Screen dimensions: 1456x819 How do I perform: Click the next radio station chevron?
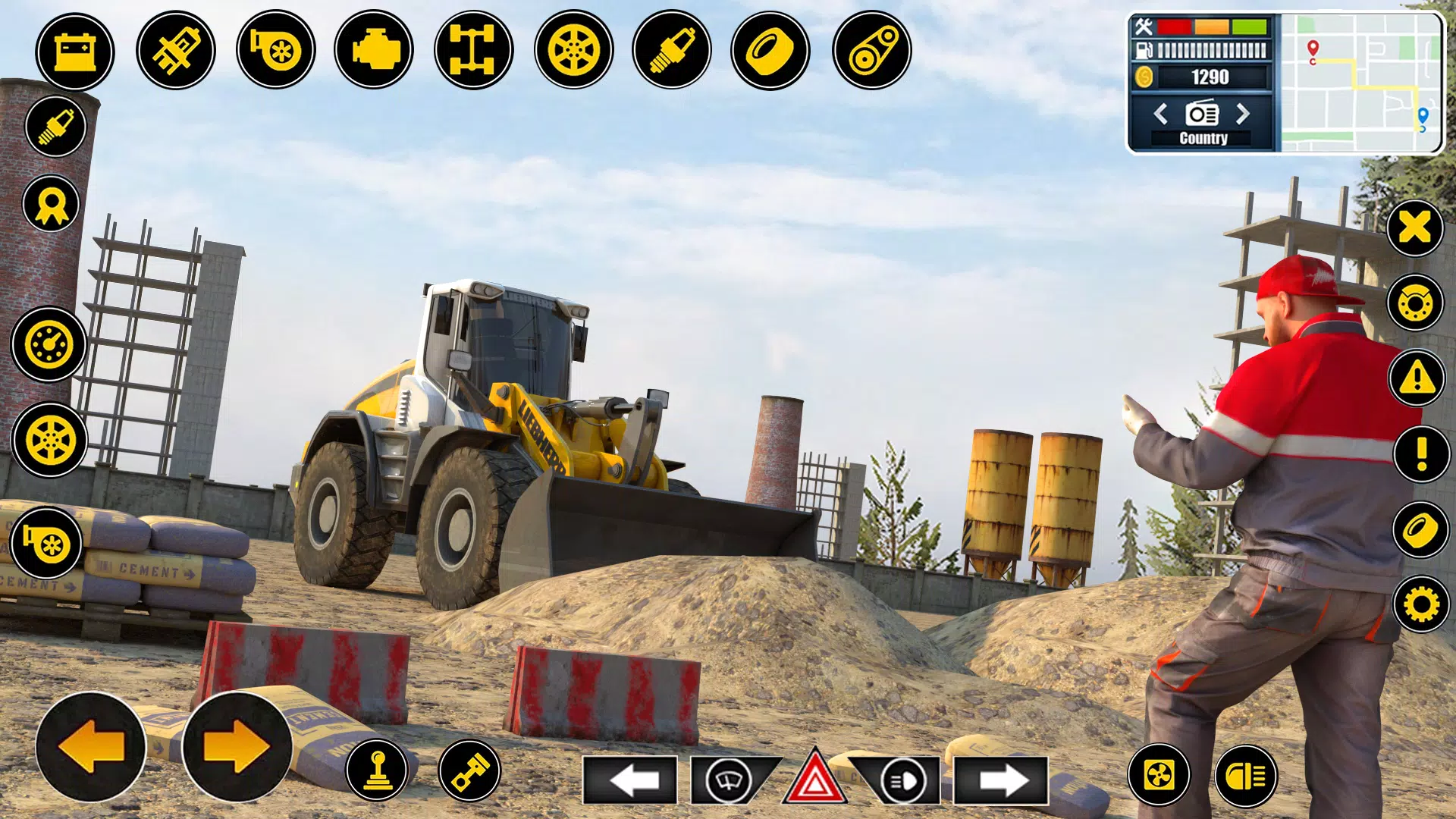click(1244, 115)
